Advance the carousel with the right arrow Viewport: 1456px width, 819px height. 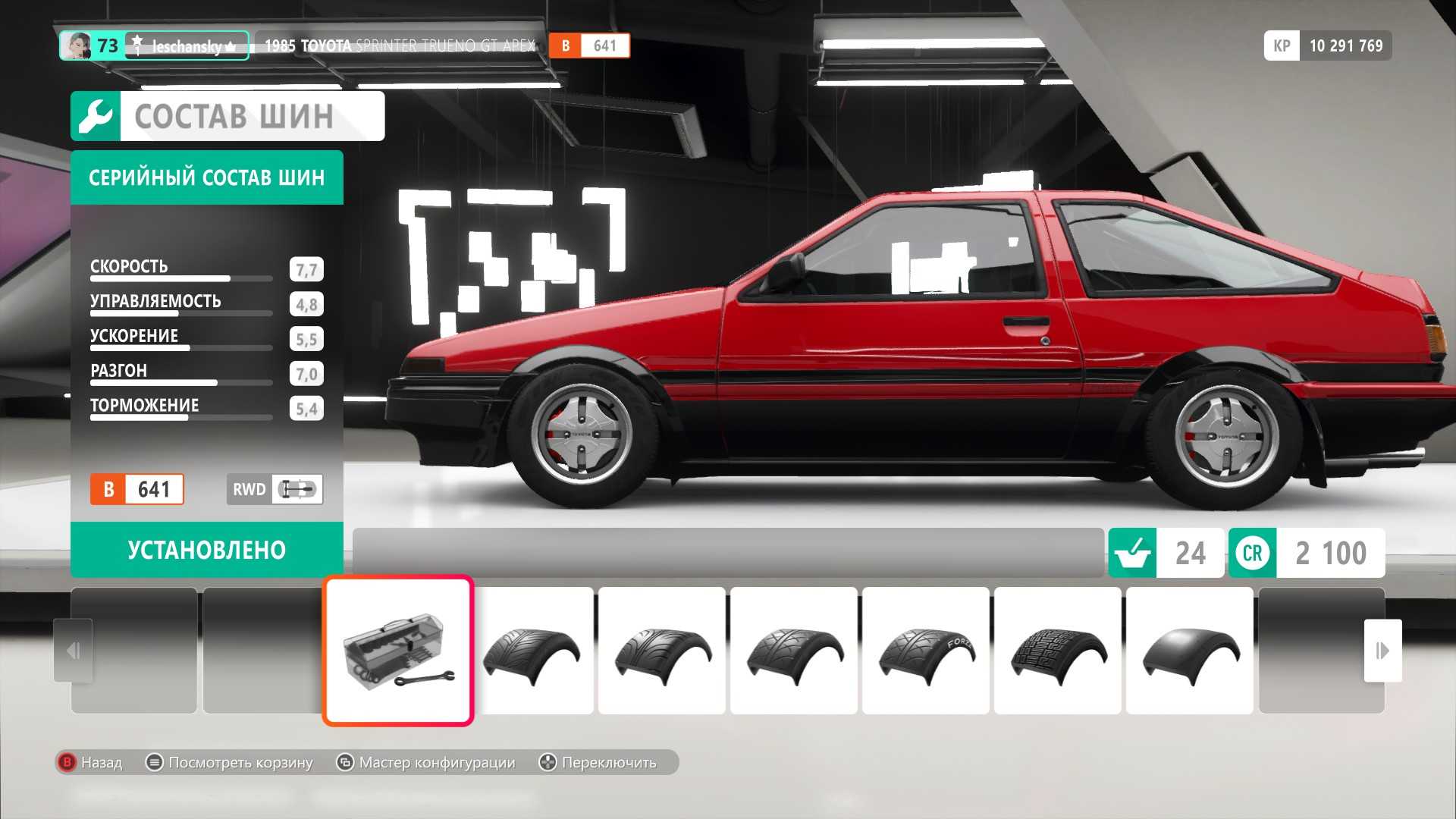point(1382,651)
